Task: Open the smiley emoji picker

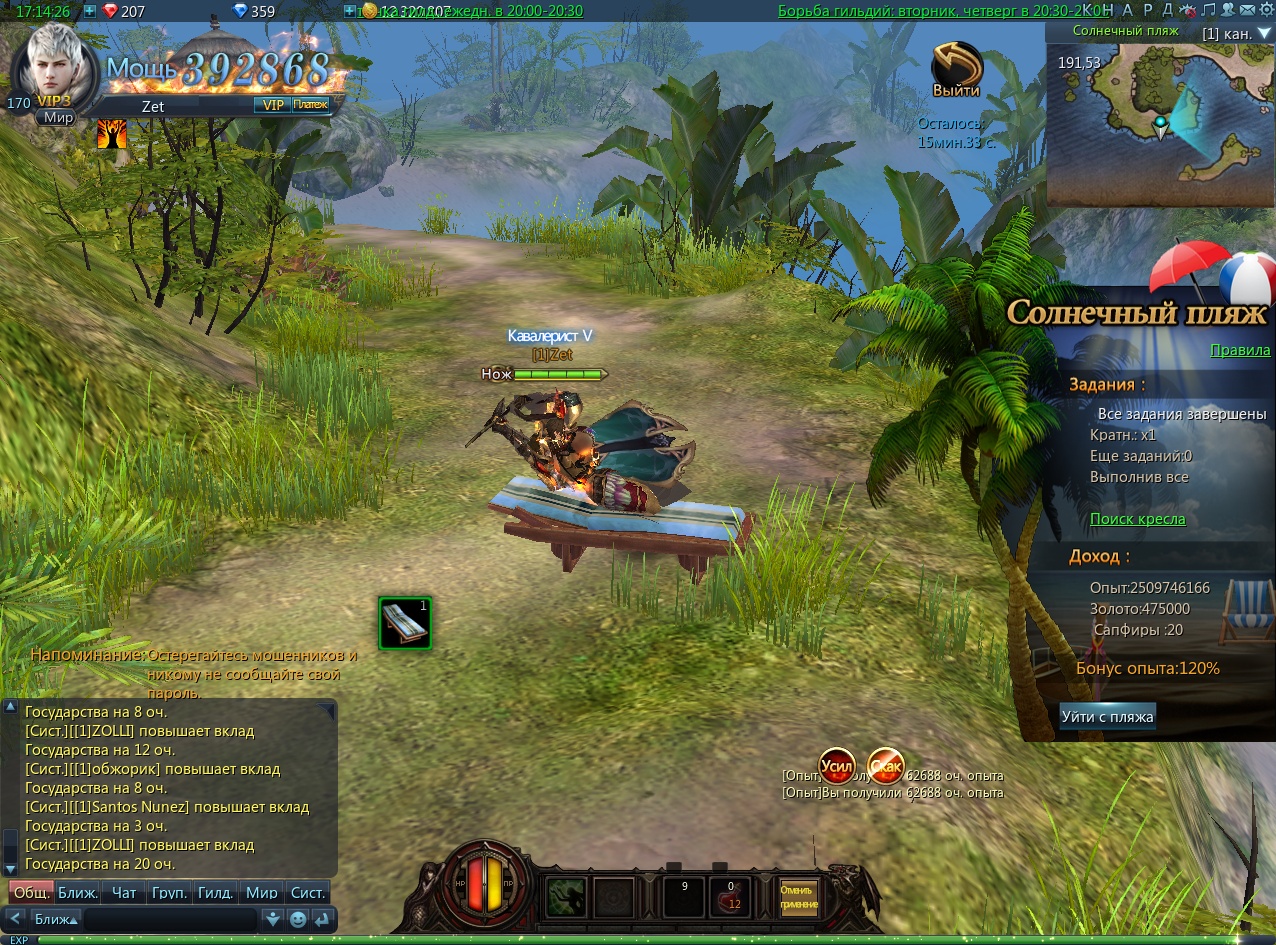Action: [x=298, y=919]
